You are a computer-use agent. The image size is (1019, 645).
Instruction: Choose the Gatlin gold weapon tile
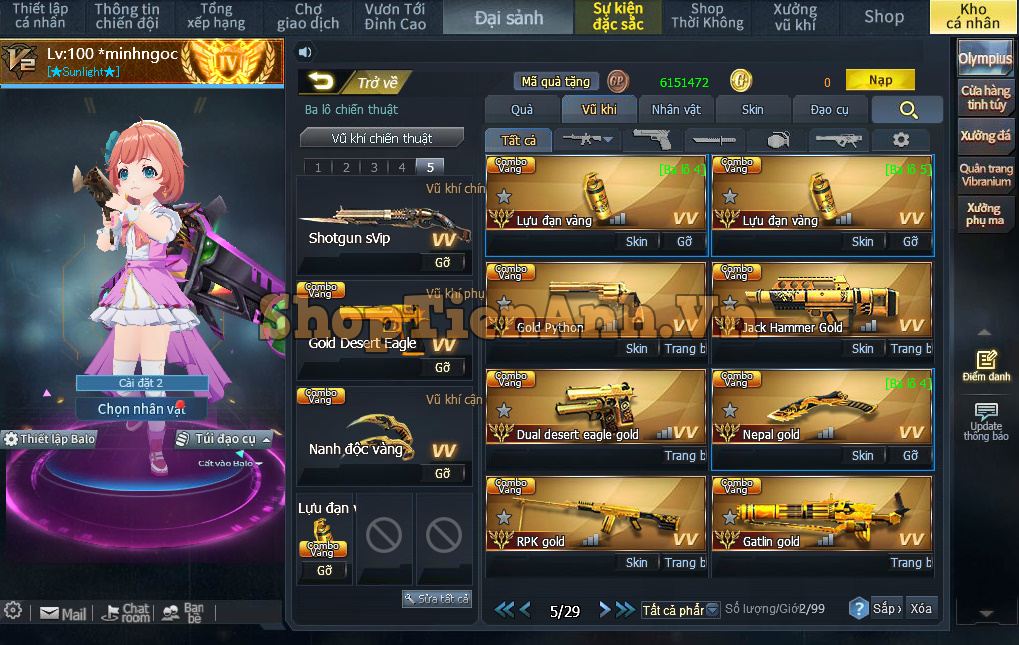pos(821,512)
